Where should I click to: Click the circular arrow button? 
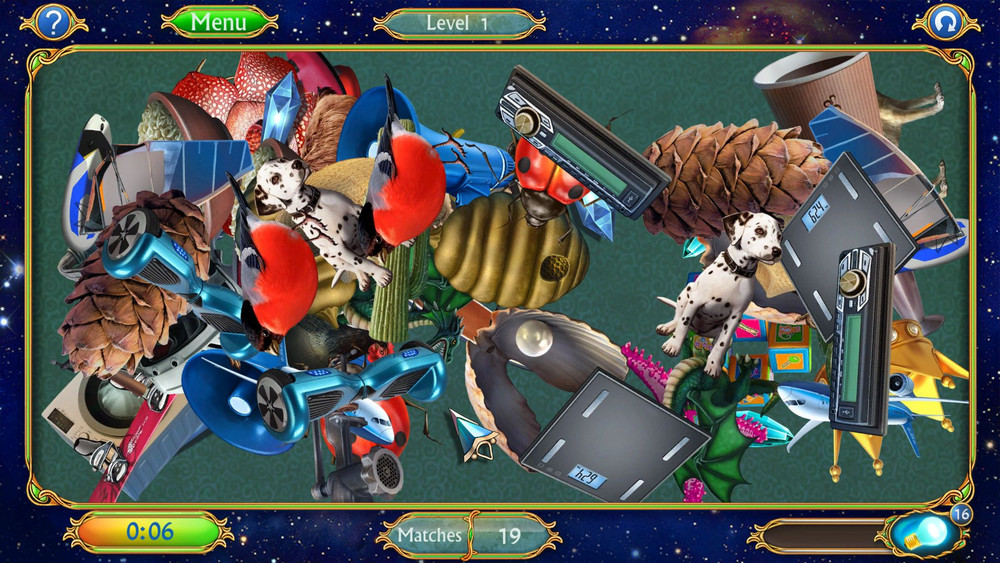[x=944, y=21]
